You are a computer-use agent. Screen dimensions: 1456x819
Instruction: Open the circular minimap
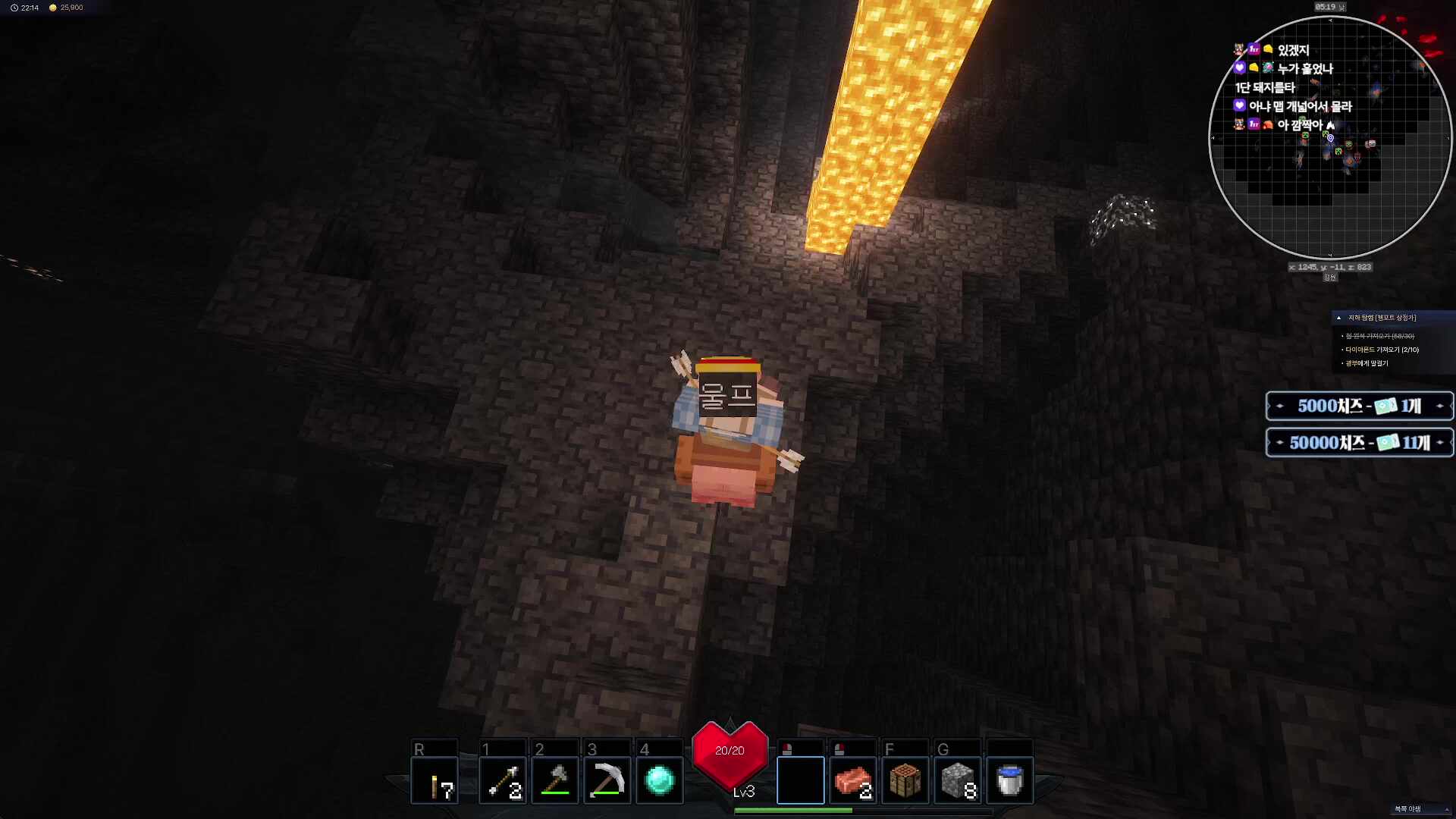point(1330,138)
